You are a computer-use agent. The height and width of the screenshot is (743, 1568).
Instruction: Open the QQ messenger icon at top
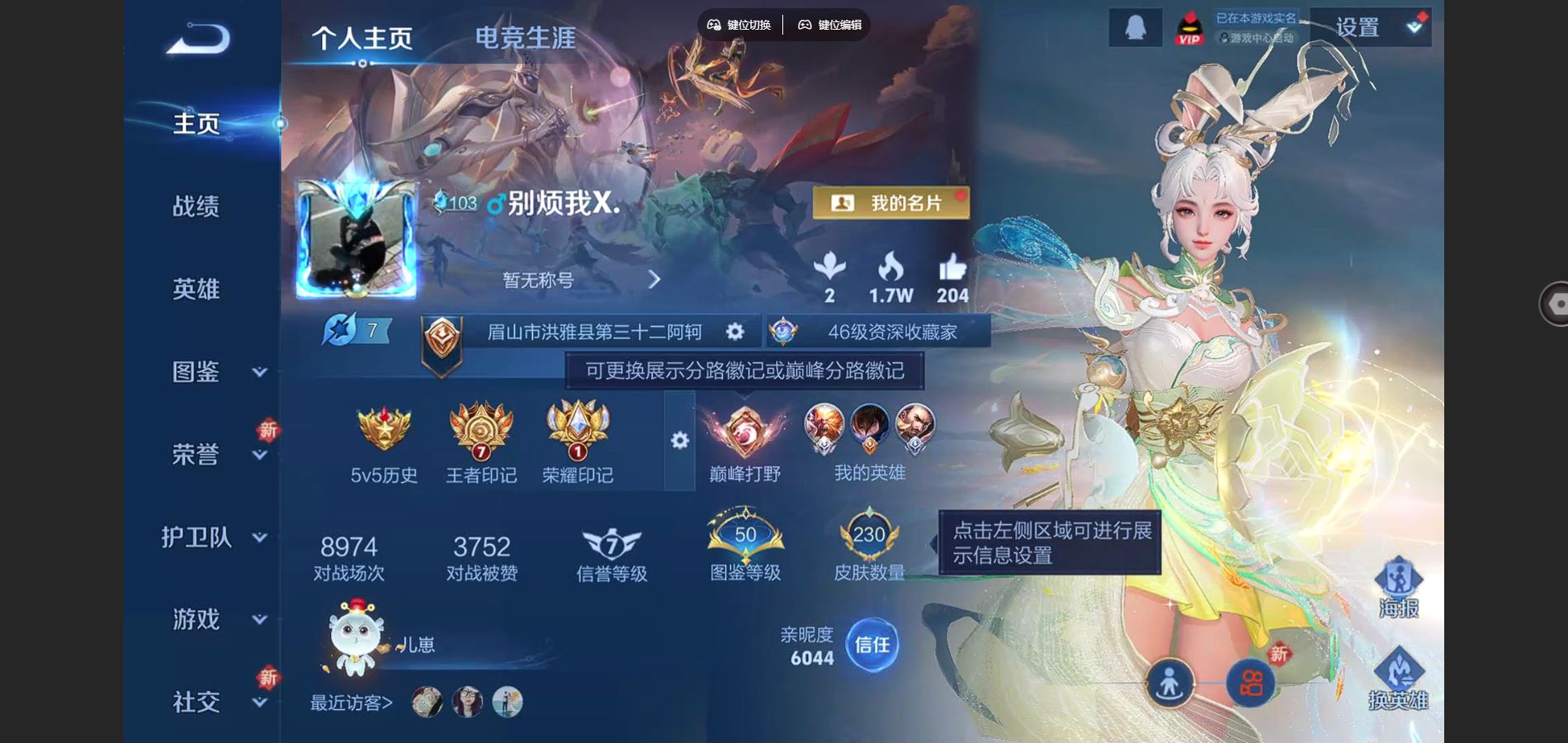point(1134,25)
